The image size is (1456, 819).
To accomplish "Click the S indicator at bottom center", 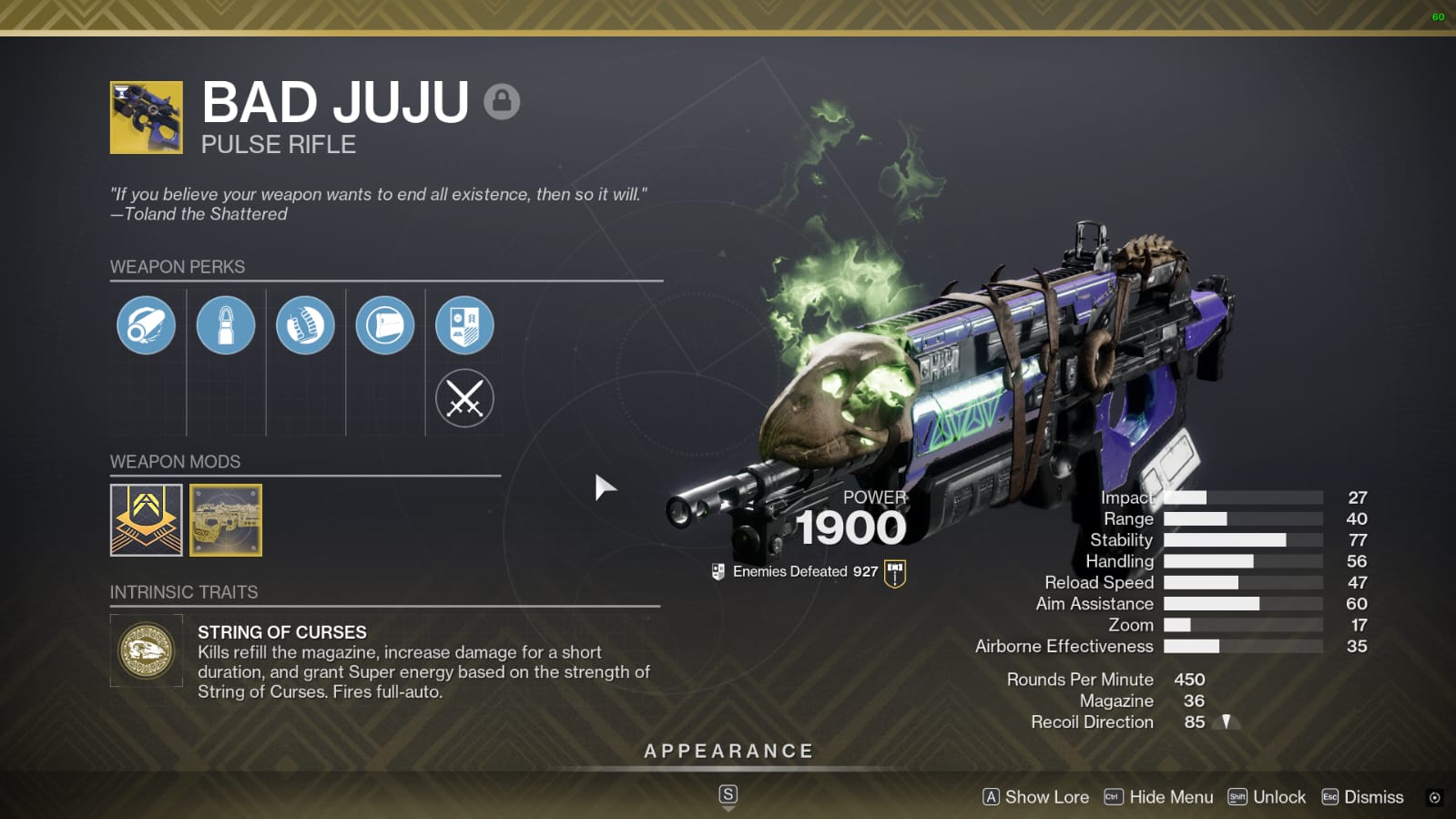I will point(728,793).
